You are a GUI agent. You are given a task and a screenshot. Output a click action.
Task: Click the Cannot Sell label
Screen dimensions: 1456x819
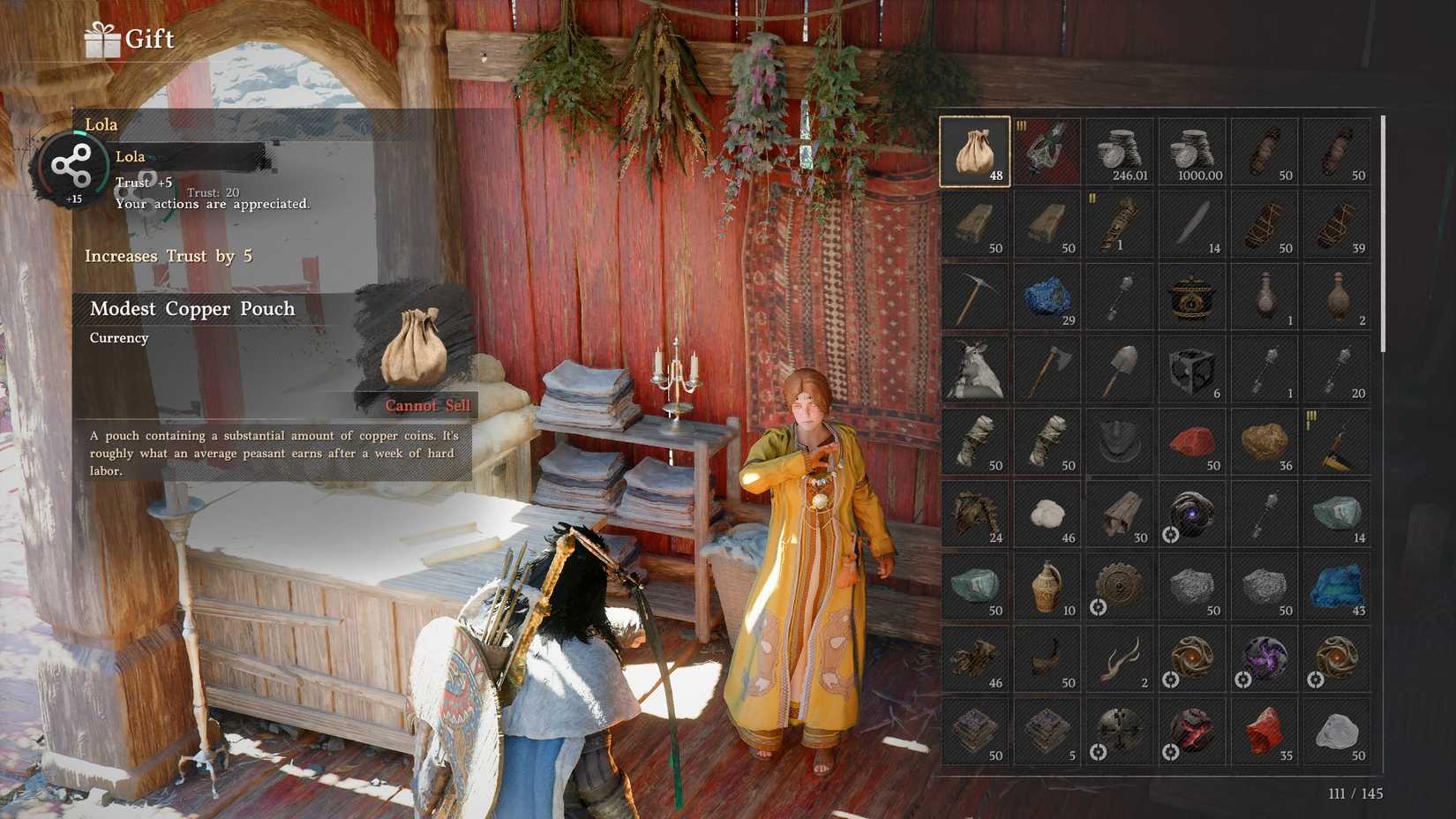(429, 406)
